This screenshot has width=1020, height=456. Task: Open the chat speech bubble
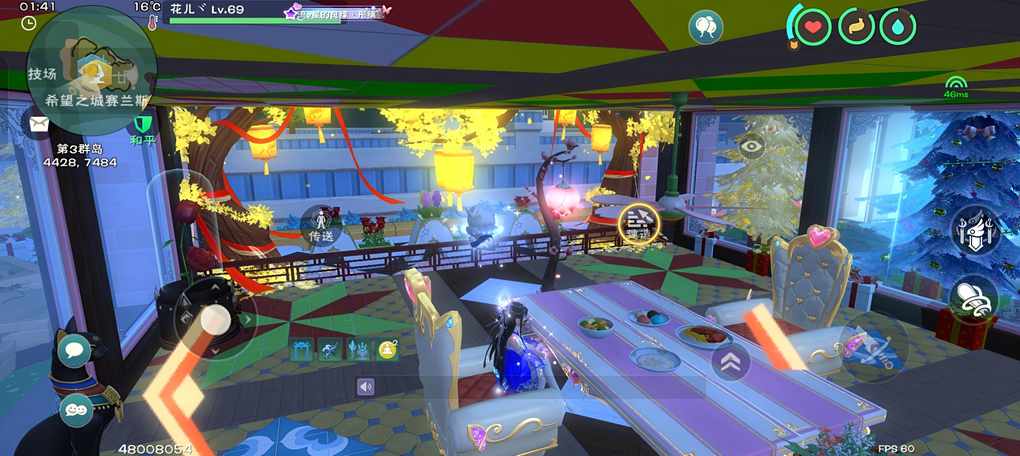tap(74, 350)
